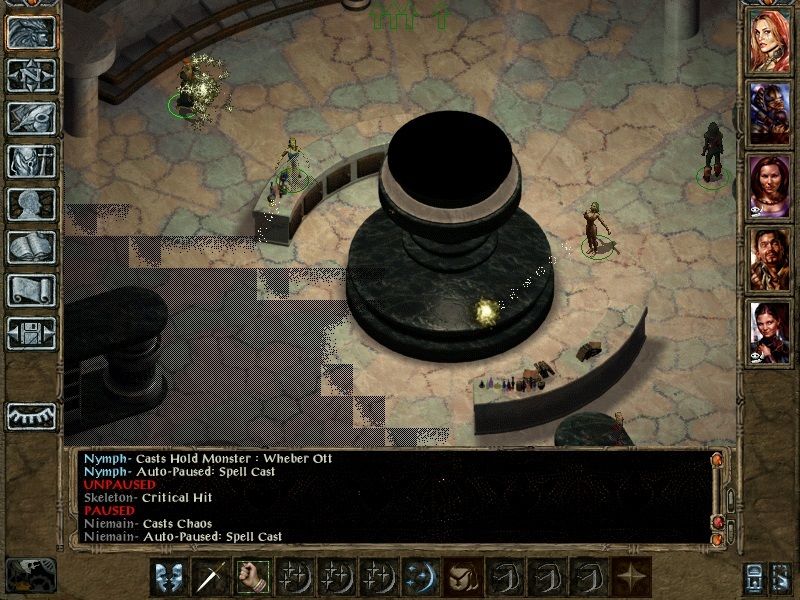Click the Return to Game sidebar button
800x600 pixels.
point(31,32)
